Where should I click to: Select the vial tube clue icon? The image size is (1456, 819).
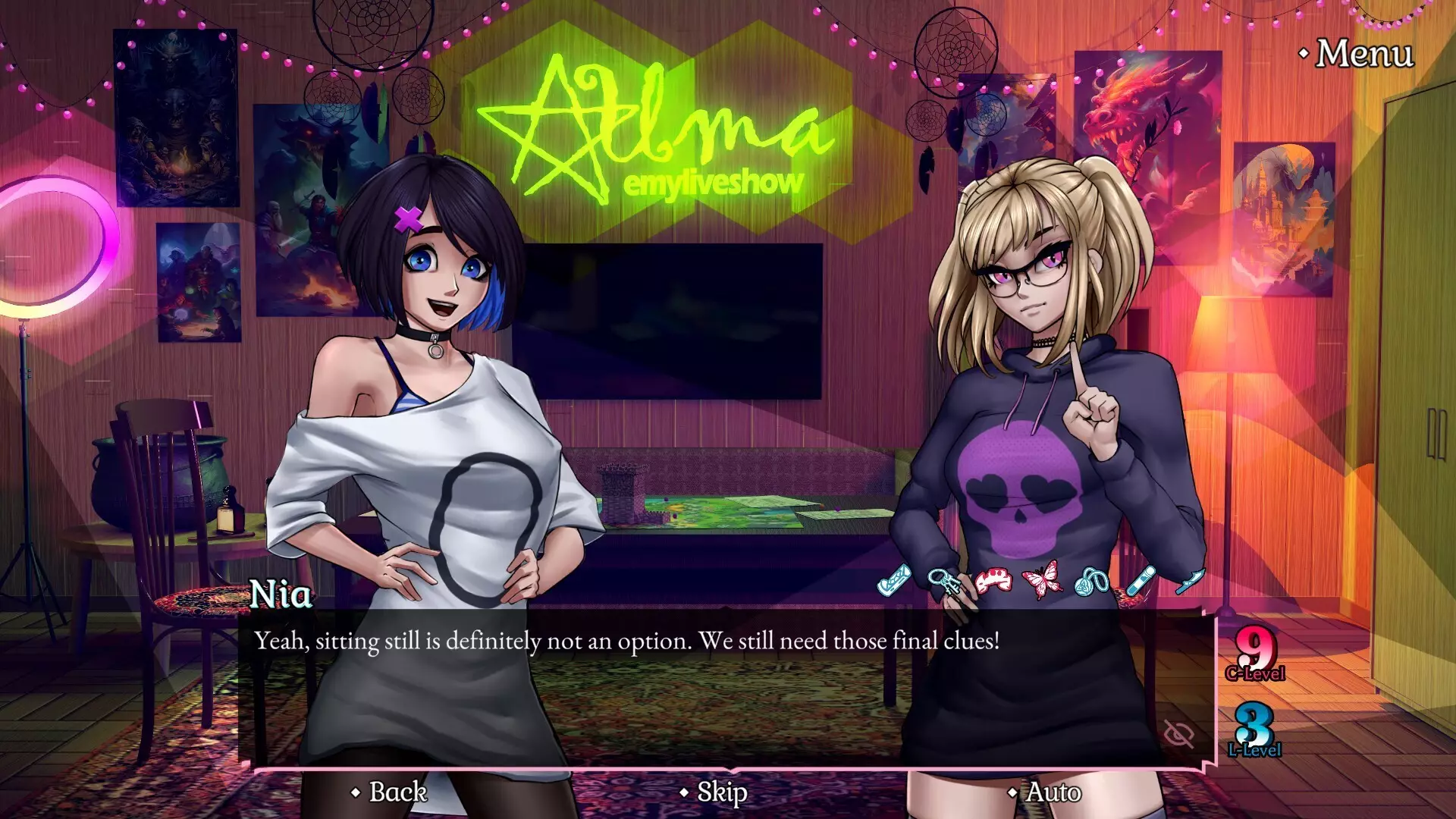(x=1139, y=581)
